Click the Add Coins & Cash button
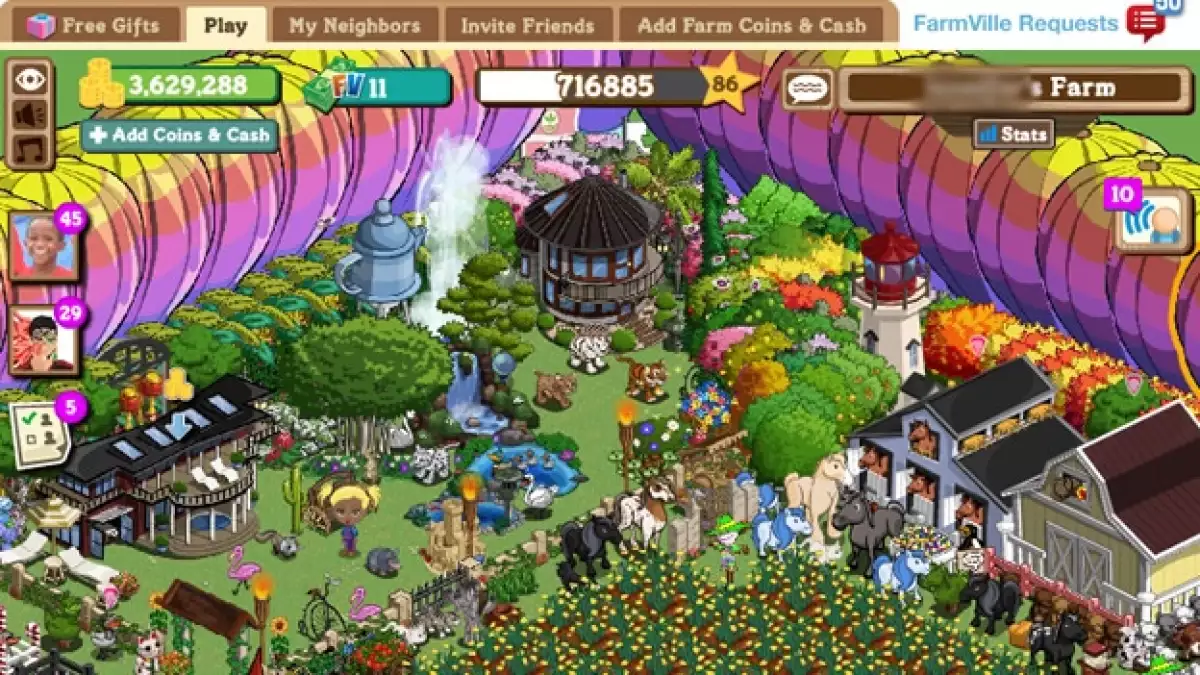The image size is (1200, 675). pyautogui.click(x=180, y=135)
